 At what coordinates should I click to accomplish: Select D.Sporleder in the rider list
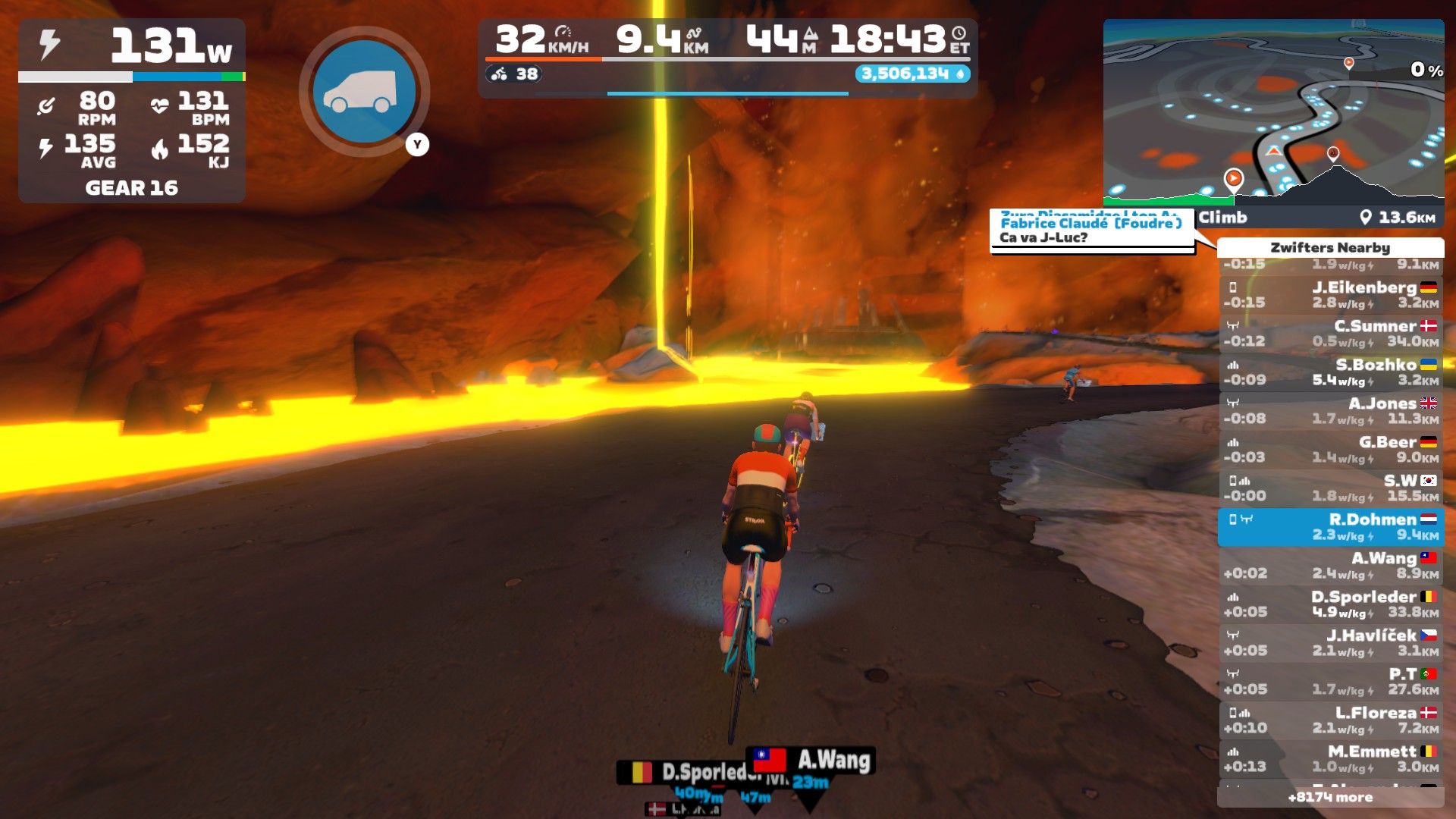[1330, 604]
